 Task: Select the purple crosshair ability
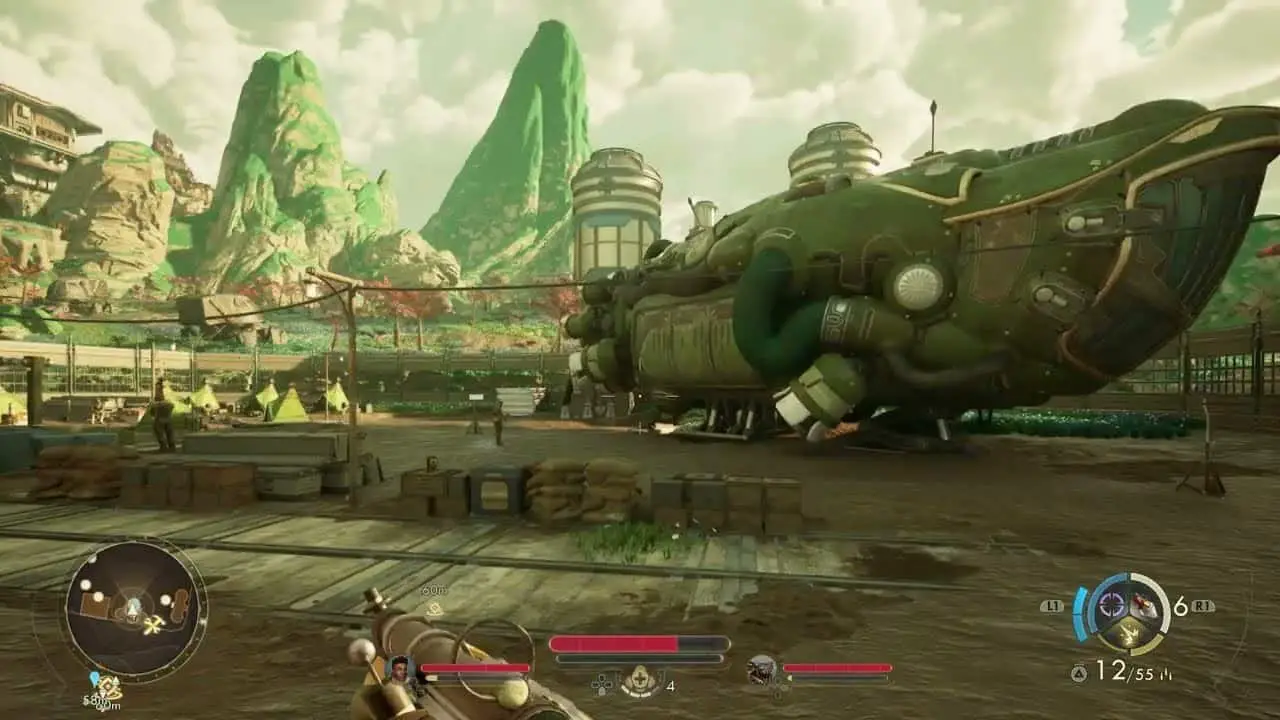1110,605
